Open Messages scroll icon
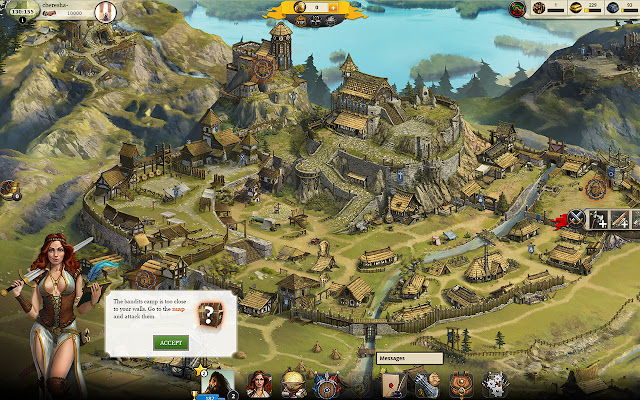This screenshot has height=400, width=640. pos(391,384)
